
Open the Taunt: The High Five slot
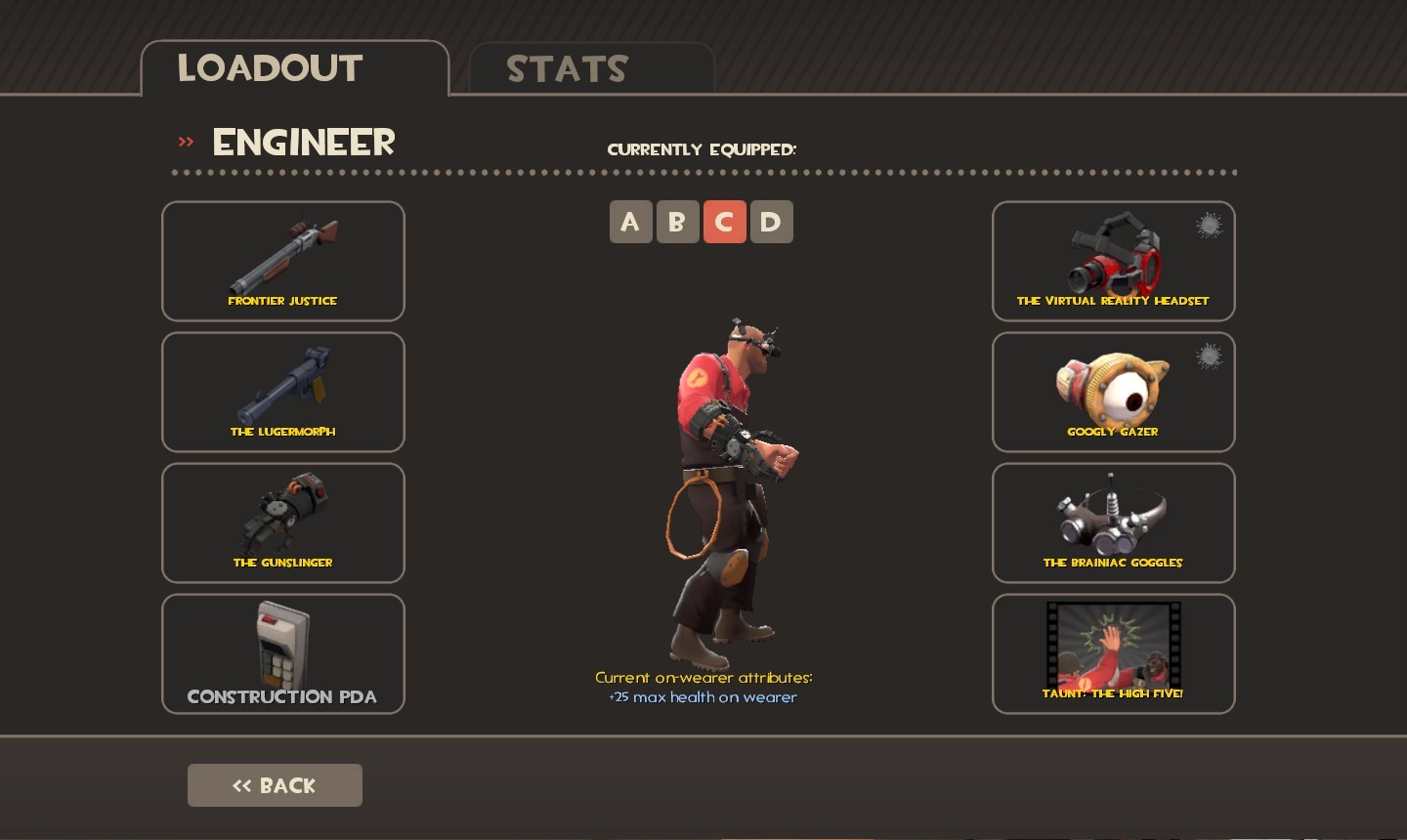click(x=1113, y=653)
